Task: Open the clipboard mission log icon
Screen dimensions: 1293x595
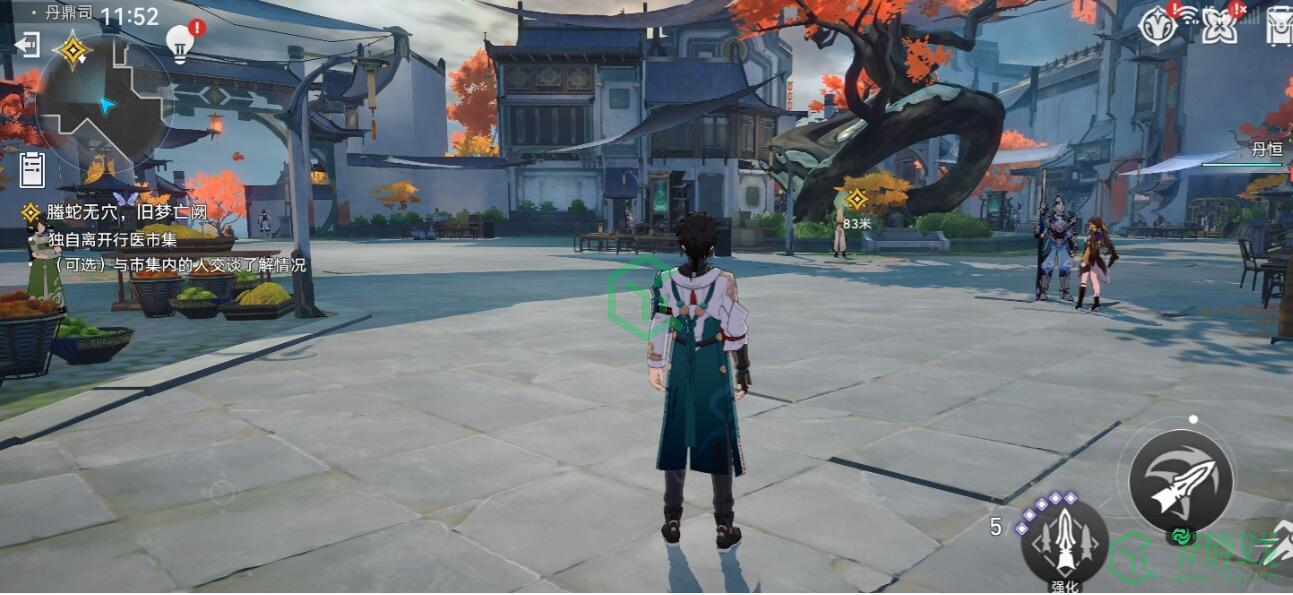Action: point(33,167)
